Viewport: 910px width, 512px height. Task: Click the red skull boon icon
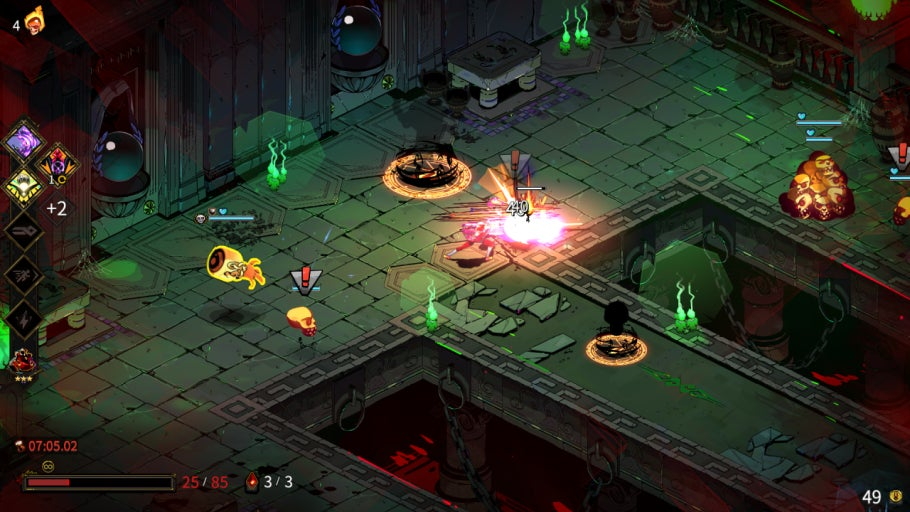pyautogui.click(x=56, y=161)
